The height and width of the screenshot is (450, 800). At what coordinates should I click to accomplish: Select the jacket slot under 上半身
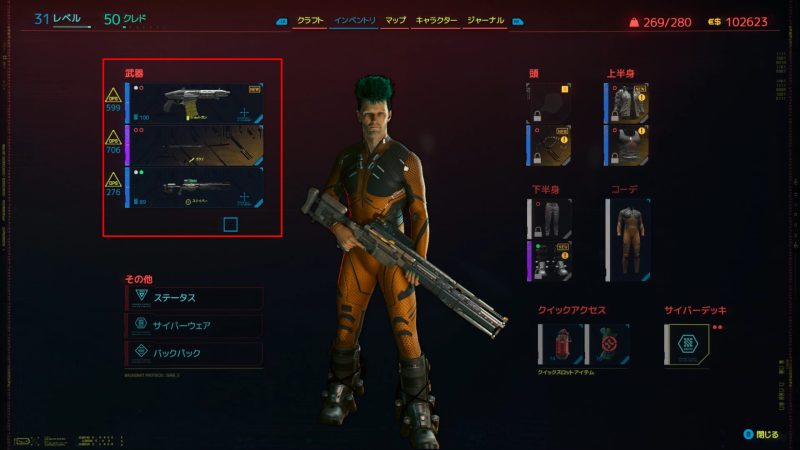click(x=627, y=103)
